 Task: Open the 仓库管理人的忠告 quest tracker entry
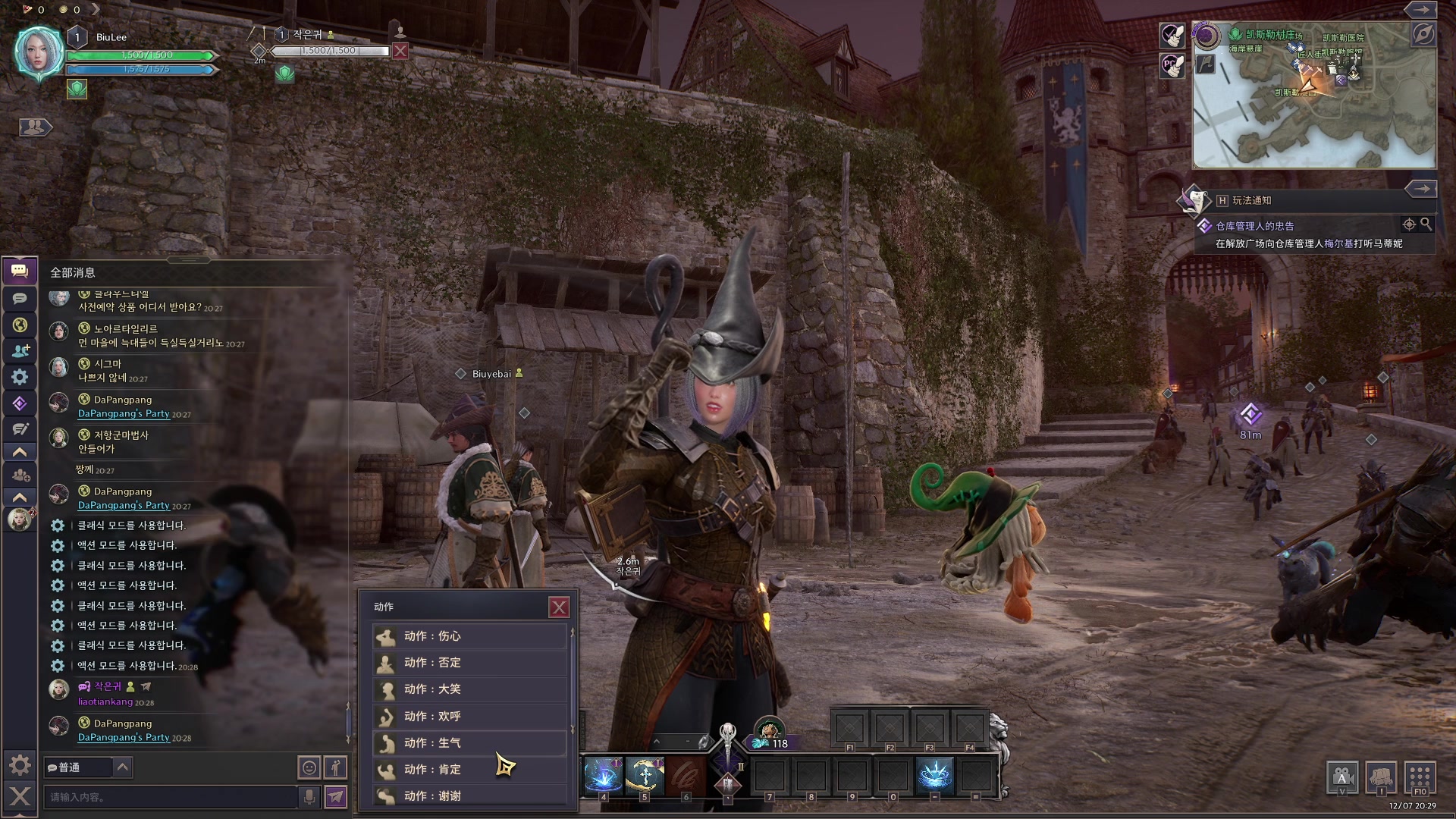1254,226
